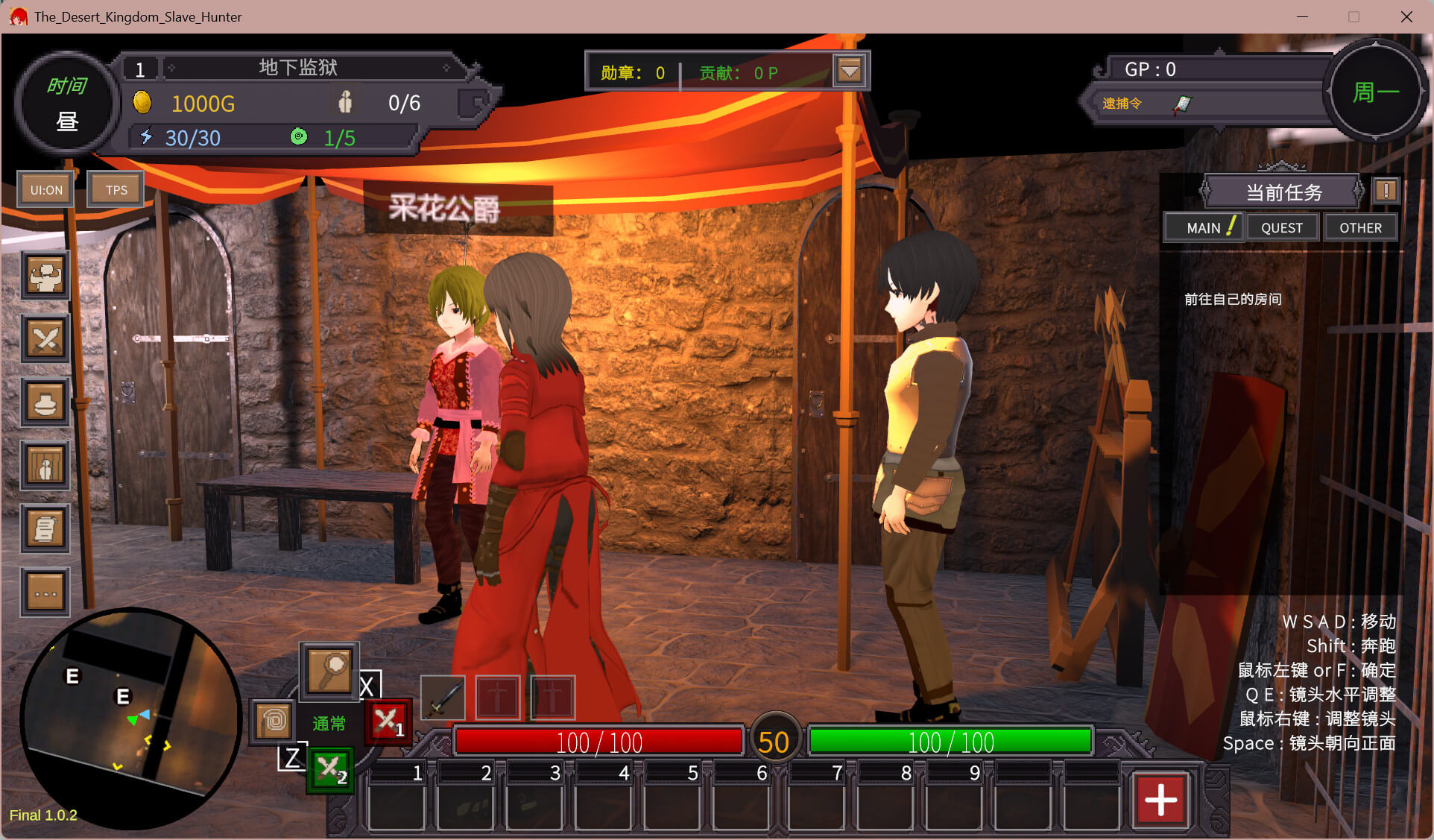Open the flexing muscle character icon
This screenshot has width=1434, height=840.
click(x=45, y=277)
